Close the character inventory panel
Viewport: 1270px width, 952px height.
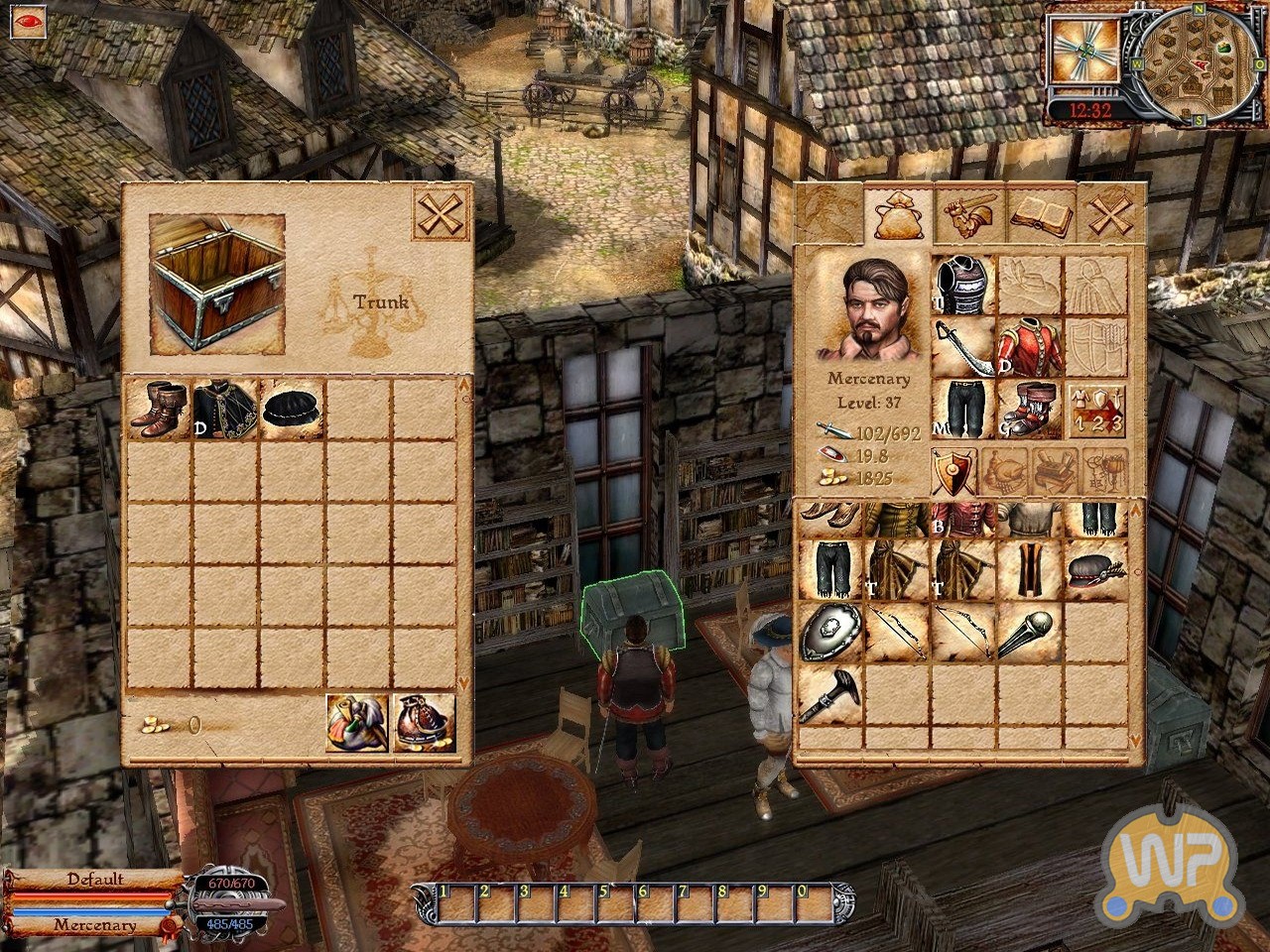pyautogui.click(x=1108, y=213)
